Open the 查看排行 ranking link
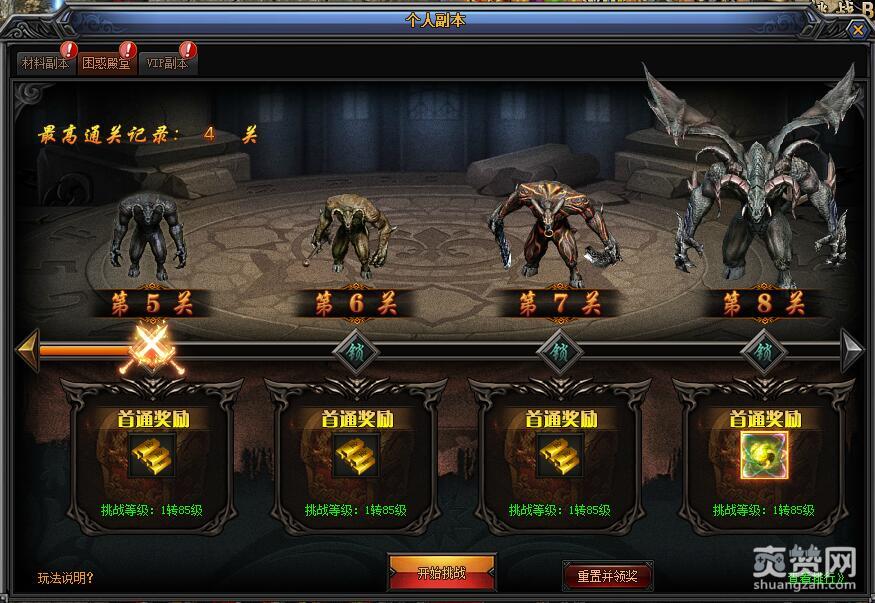 tap(815, 578)
